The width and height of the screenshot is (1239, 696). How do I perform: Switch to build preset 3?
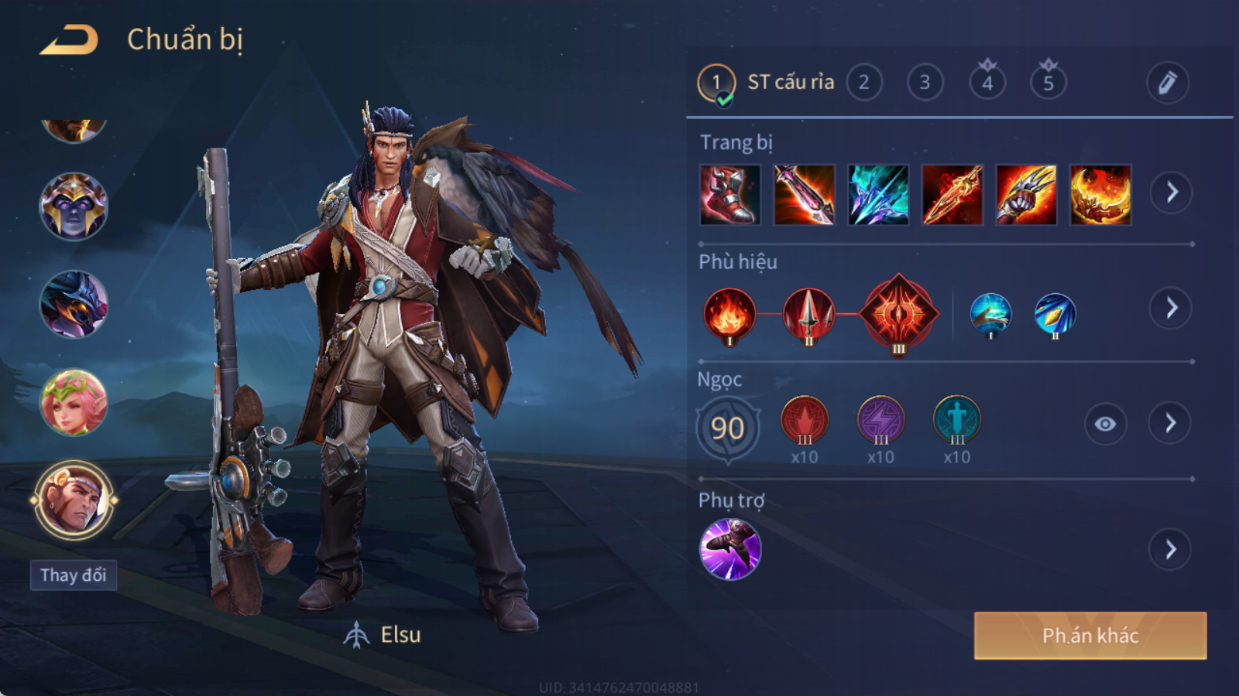coord(925,83)
